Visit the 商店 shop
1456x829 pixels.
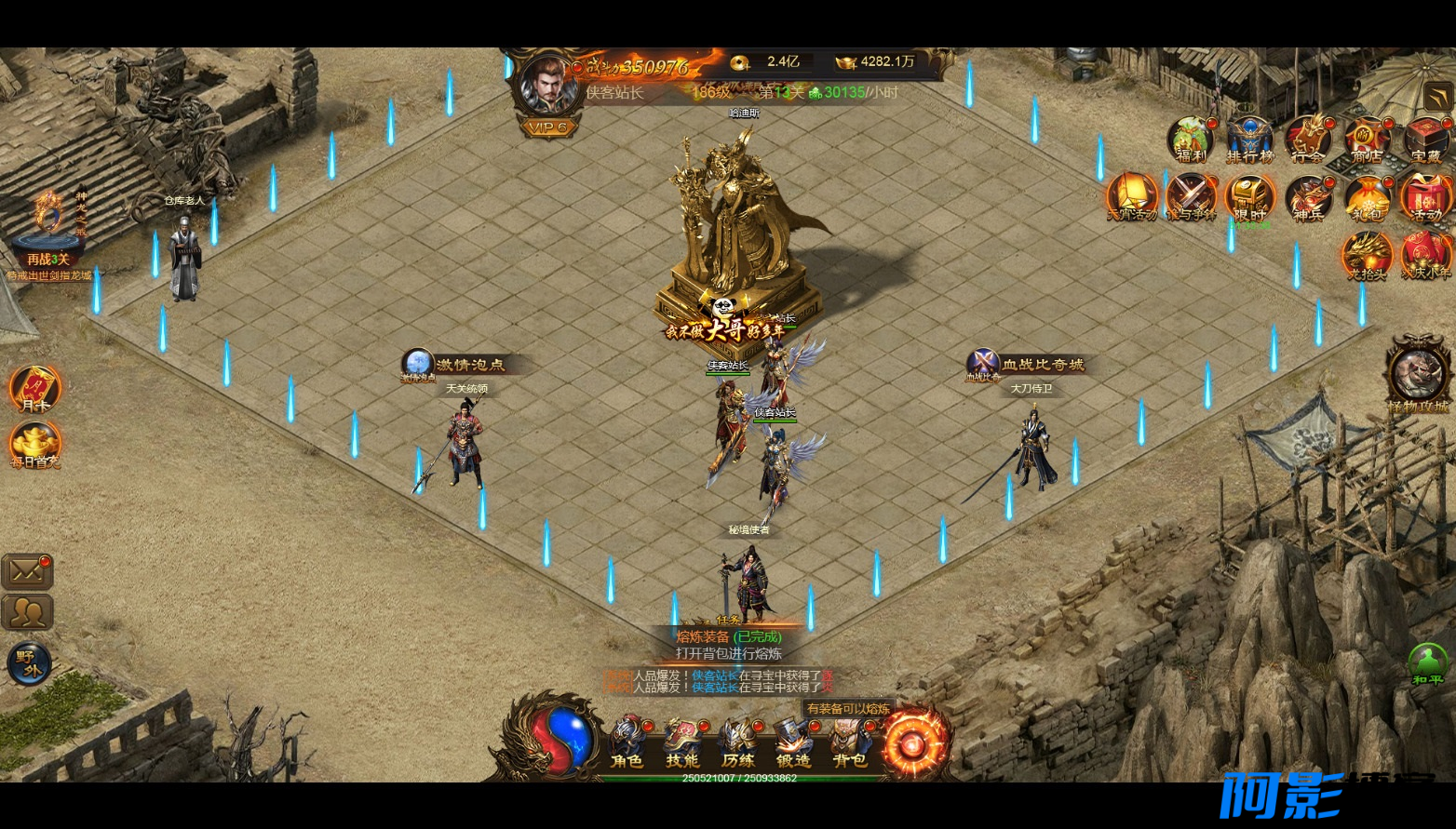(x=1367, y=140)
